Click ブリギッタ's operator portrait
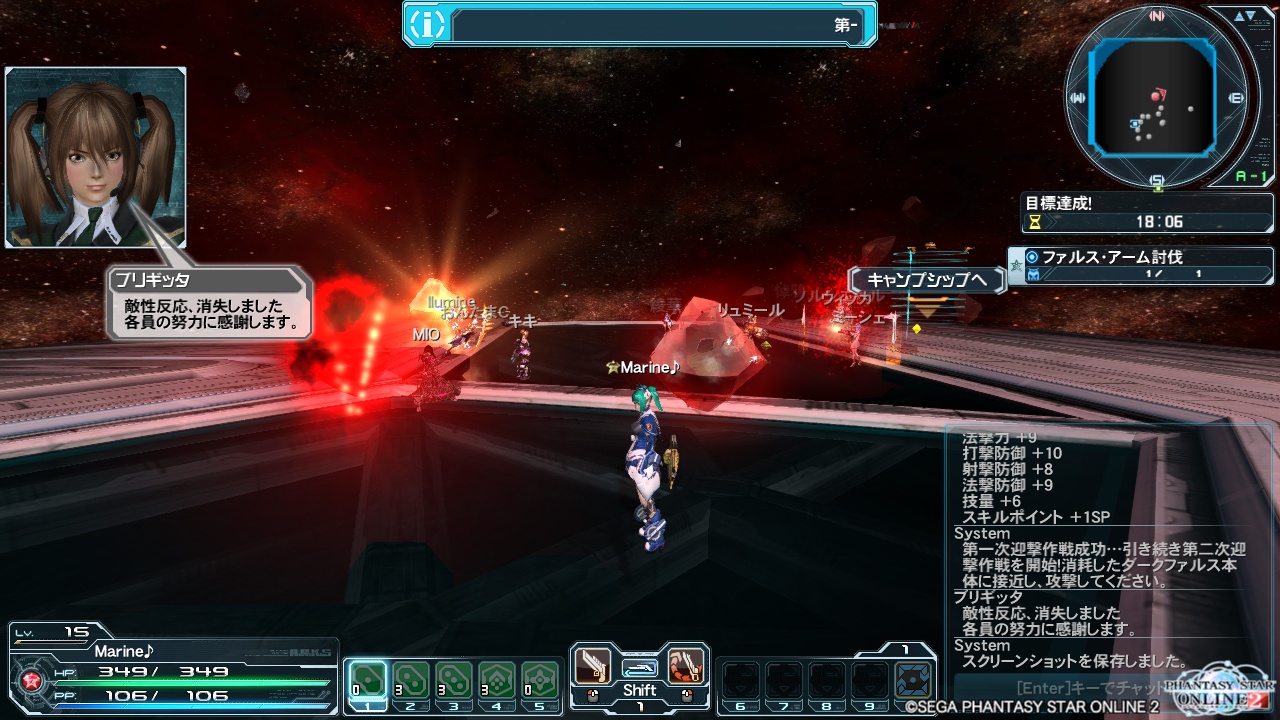1280x720 pixels. pyautogui.click(x=96, y=158)
